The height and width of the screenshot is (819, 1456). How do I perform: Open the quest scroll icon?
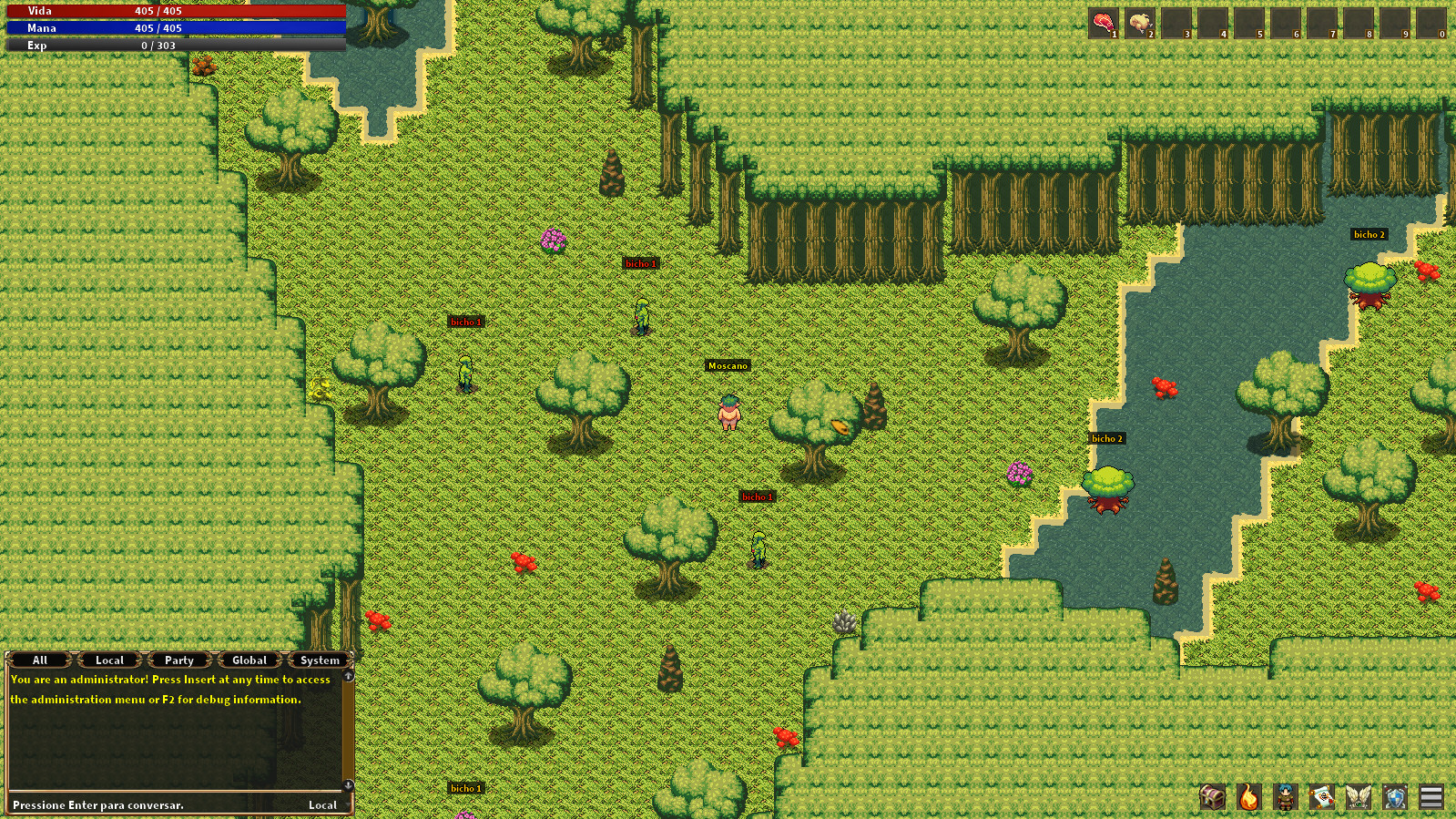(x=1321, y=797)
